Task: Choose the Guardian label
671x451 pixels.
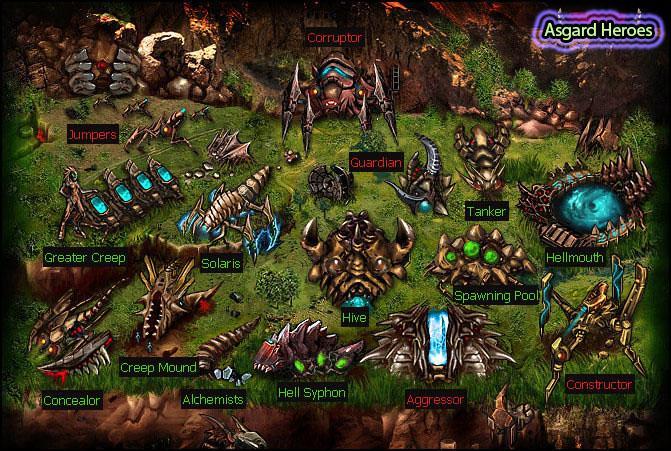Action: 376,162
